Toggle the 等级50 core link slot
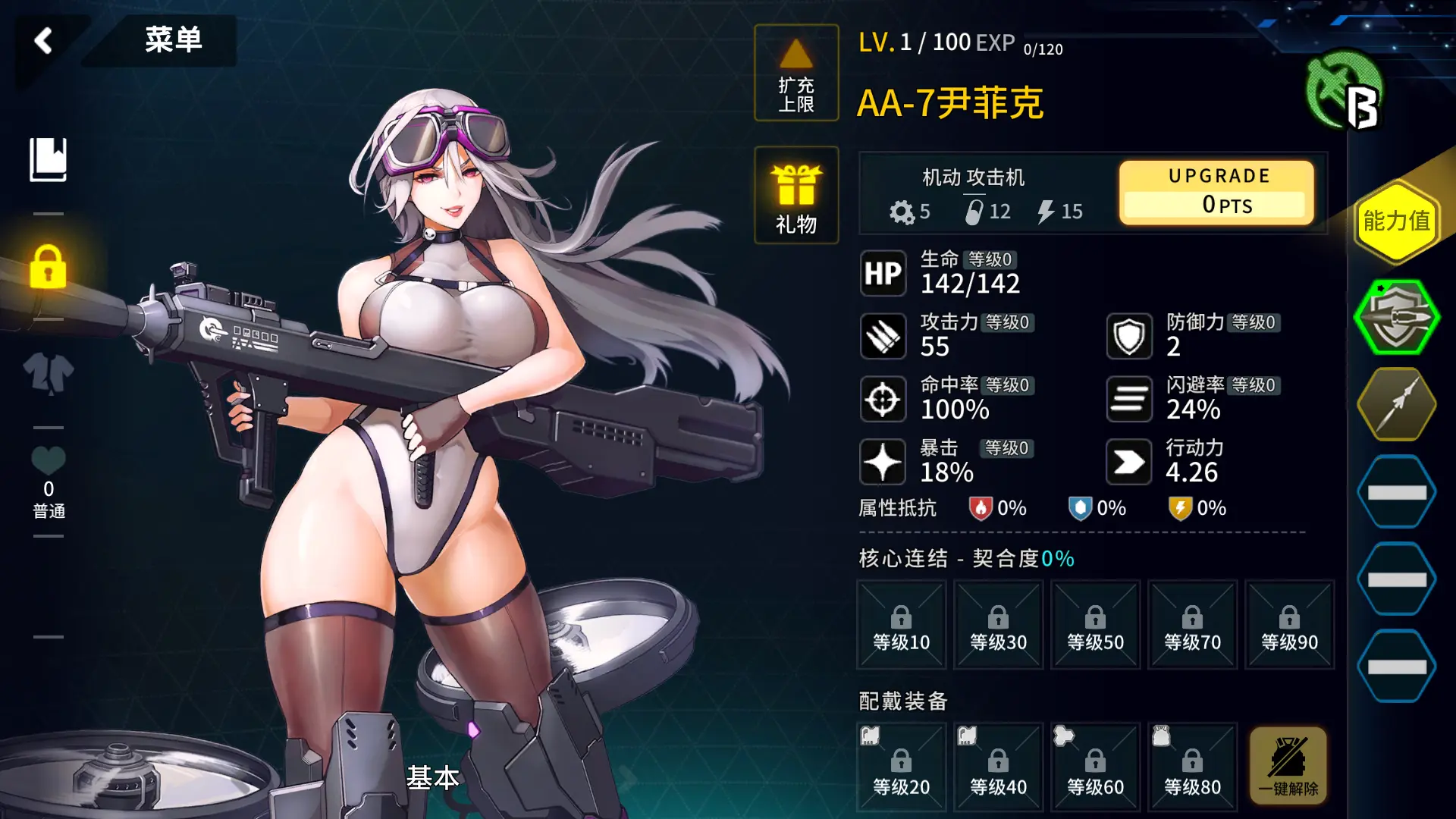The image size is (1456, 819). point(1095,624)
